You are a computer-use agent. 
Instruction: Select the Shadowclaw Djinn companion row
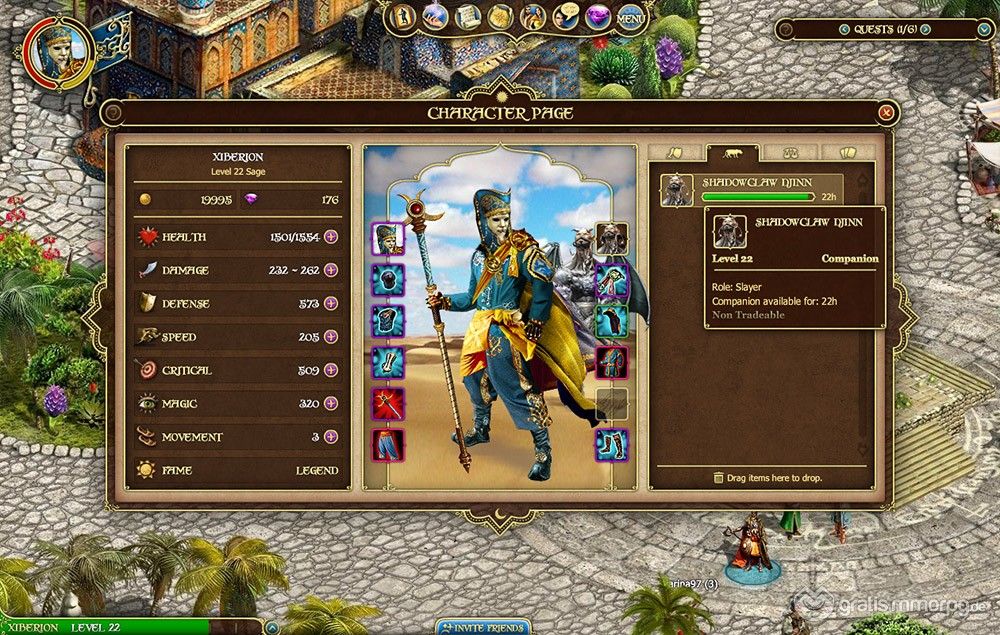coord(750,189)
